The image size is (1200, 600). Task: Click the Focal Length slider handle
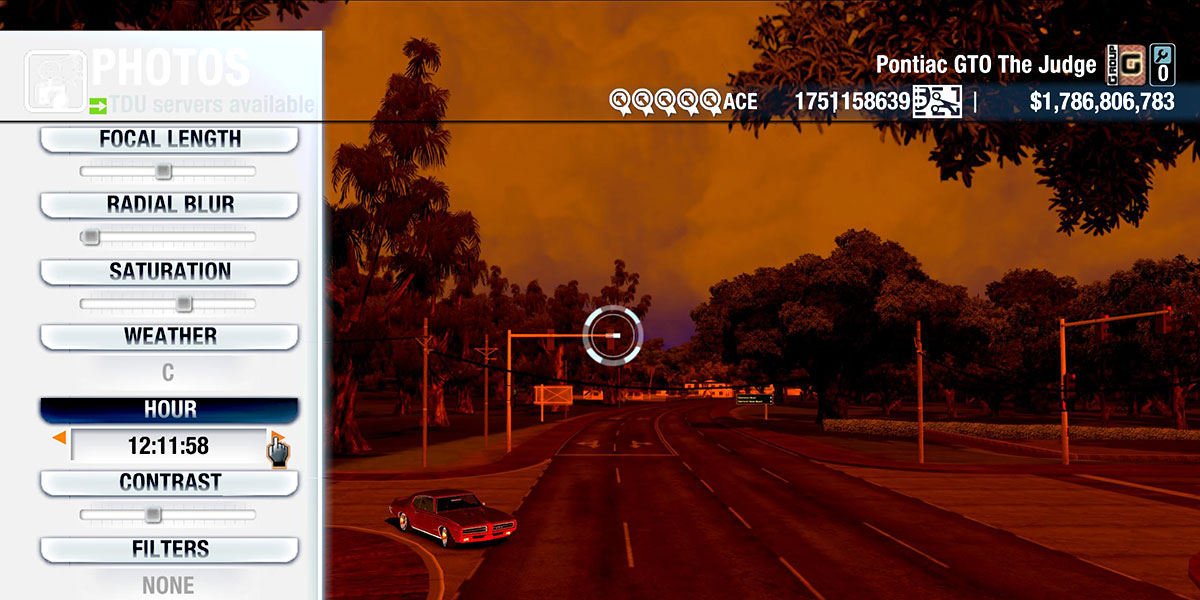(164, 172)
